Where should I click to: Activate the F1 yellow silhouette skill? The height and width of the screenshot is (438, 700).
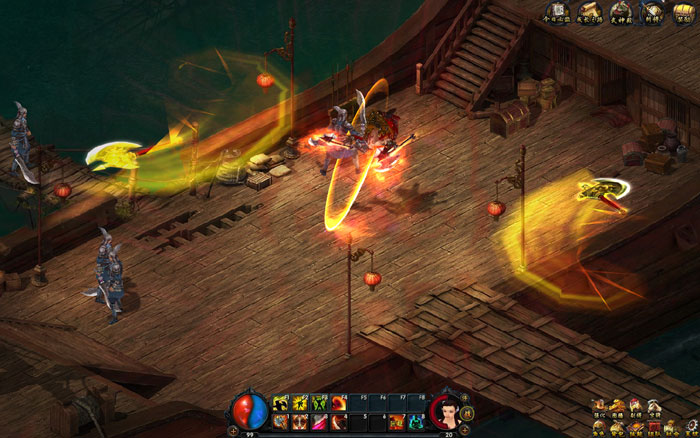pos(280,403)
